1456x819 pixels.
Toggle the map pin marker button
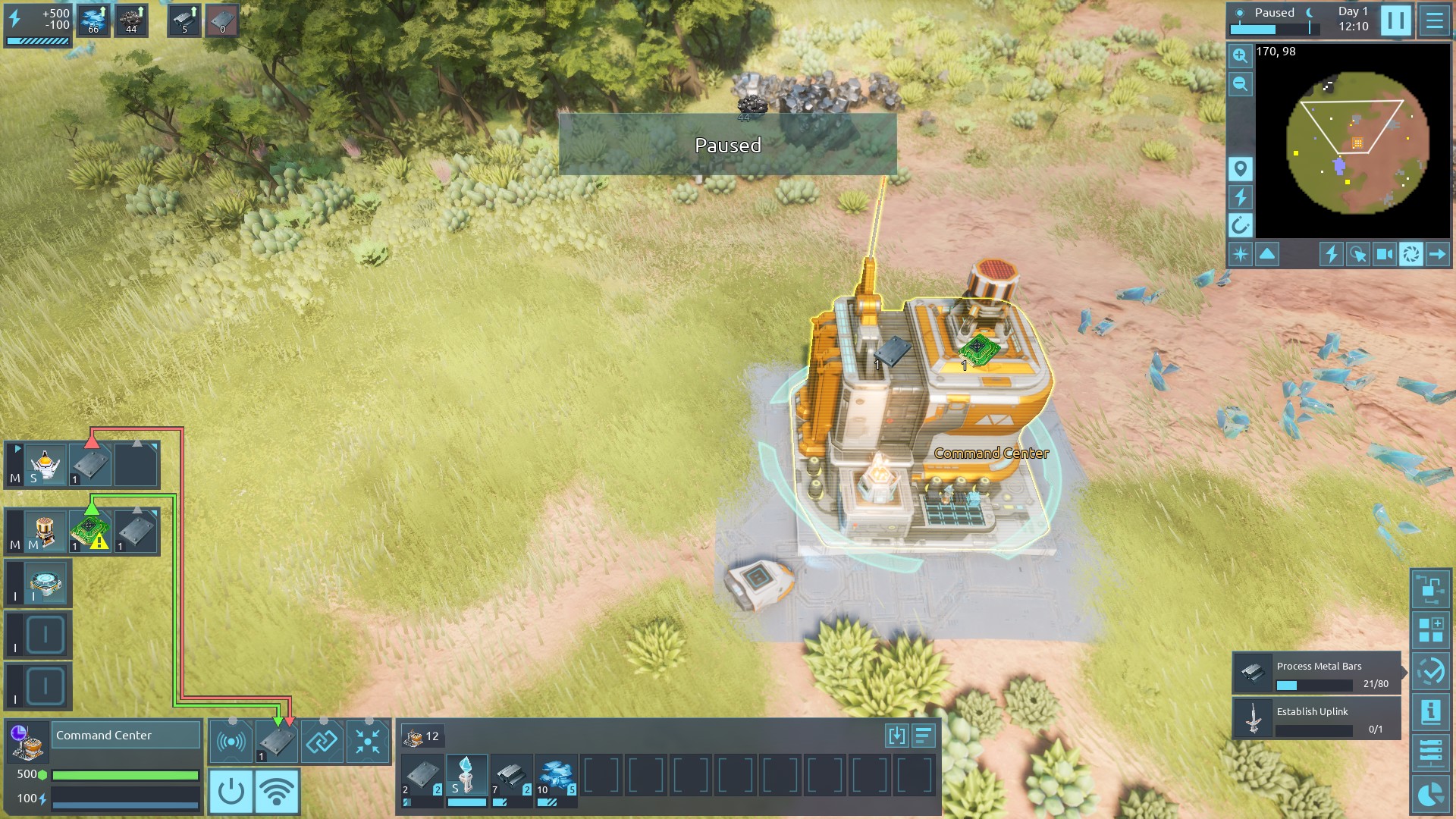pos(1241,168)
